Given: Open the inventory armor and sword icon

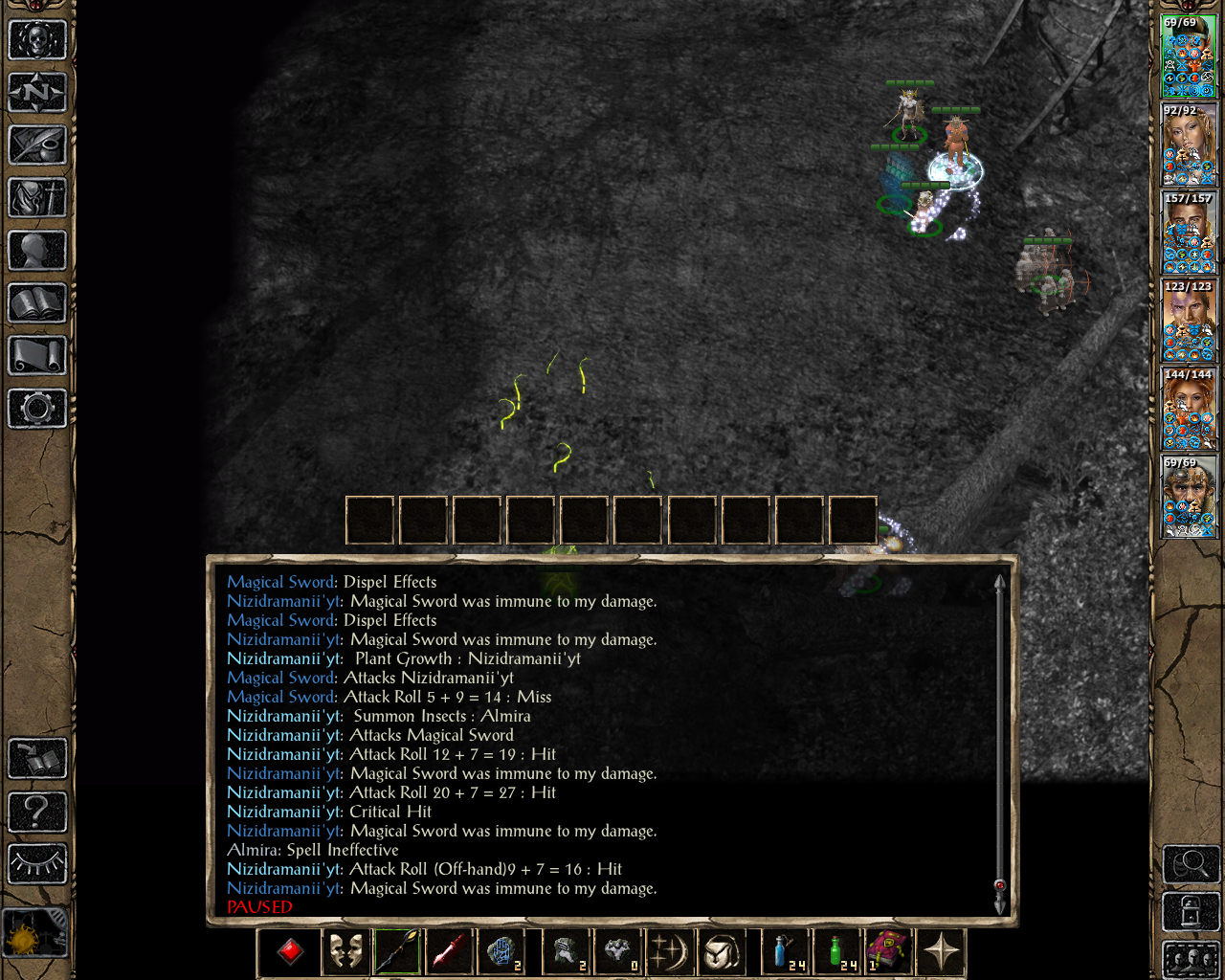Looking at the screenshot, I should click(x=37, y=198).
